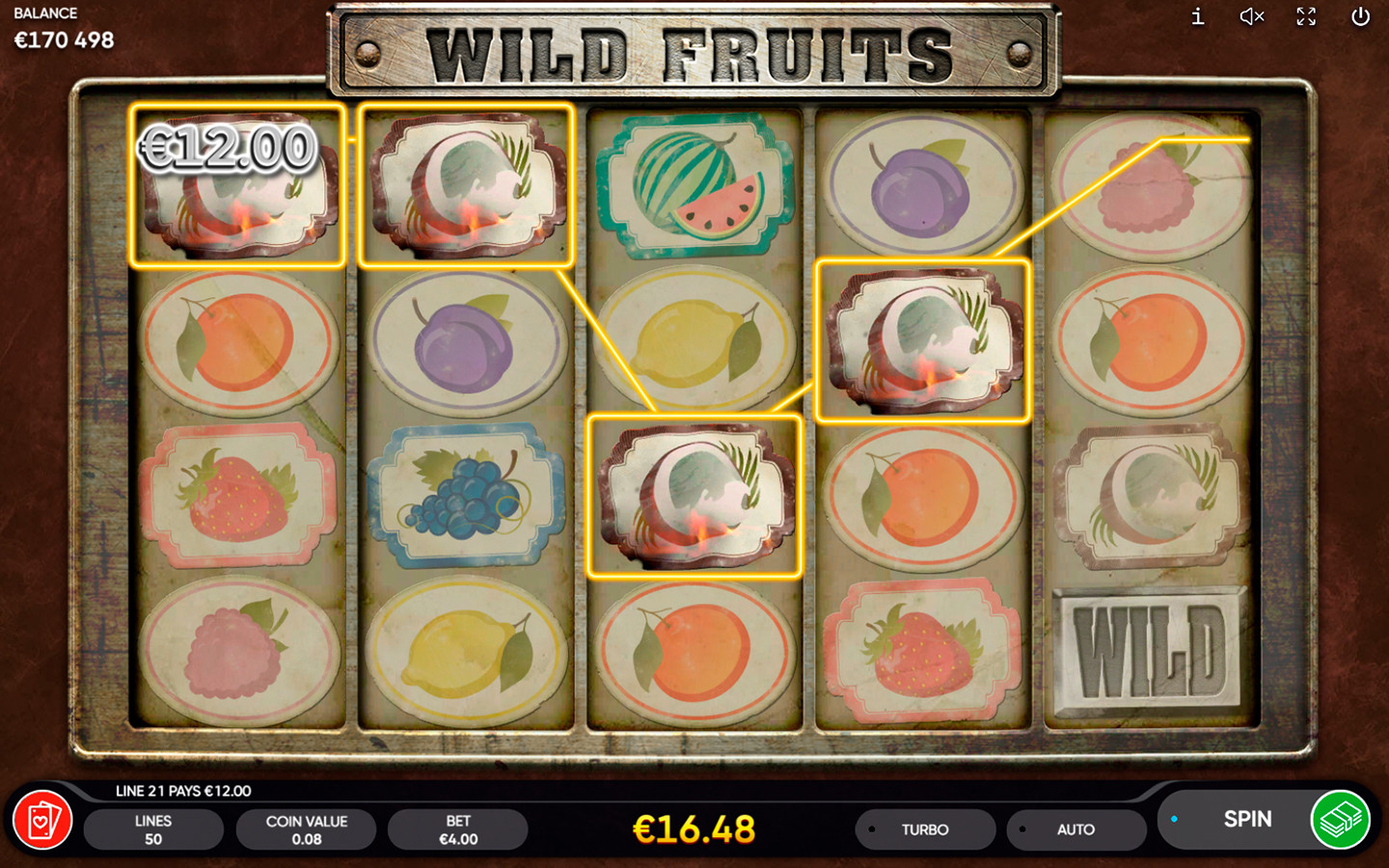The height and width of the screenshot is (868, 1389).
Task: Exit the game with power icon
Action: click(1360, 16)
